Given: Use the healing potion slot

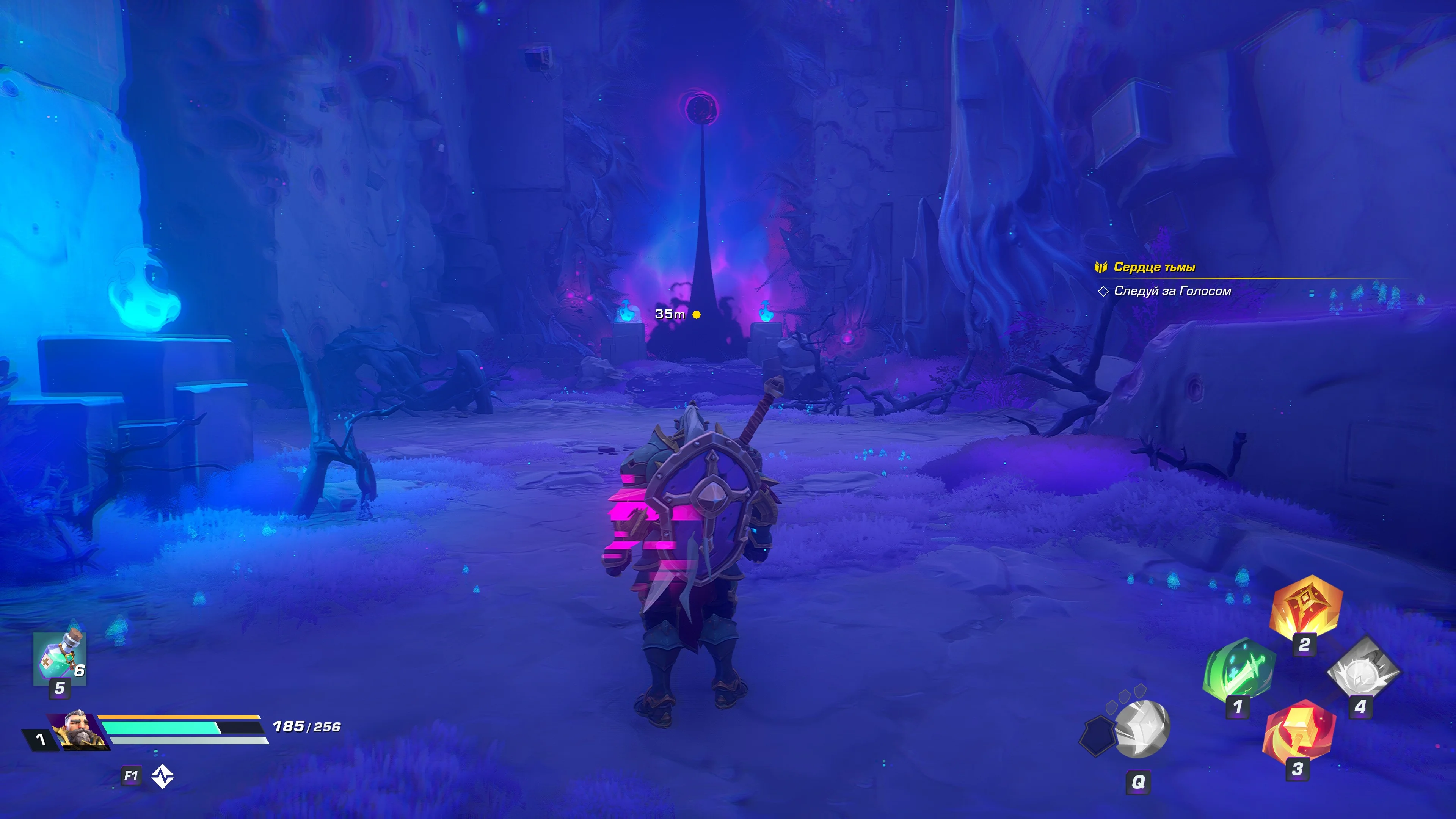Looking at the screenshot, I should (x=60, y=659).
